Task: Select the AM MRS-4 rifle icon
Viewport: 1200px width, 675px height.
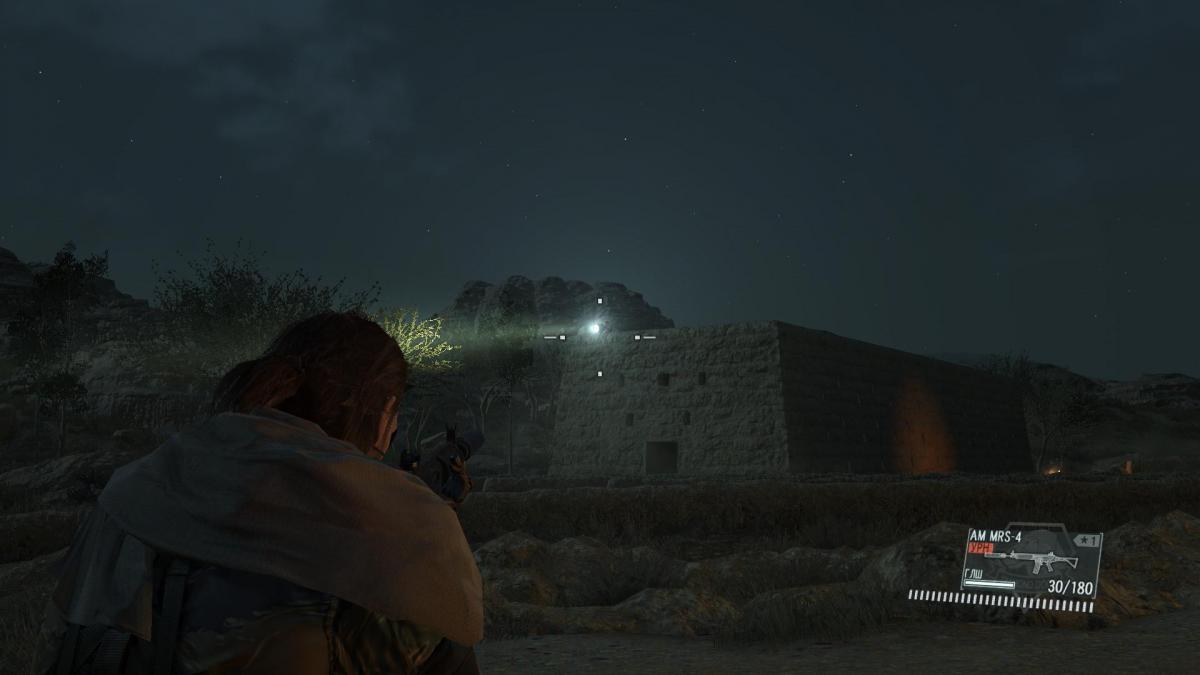Action: tap(1032, 561)
